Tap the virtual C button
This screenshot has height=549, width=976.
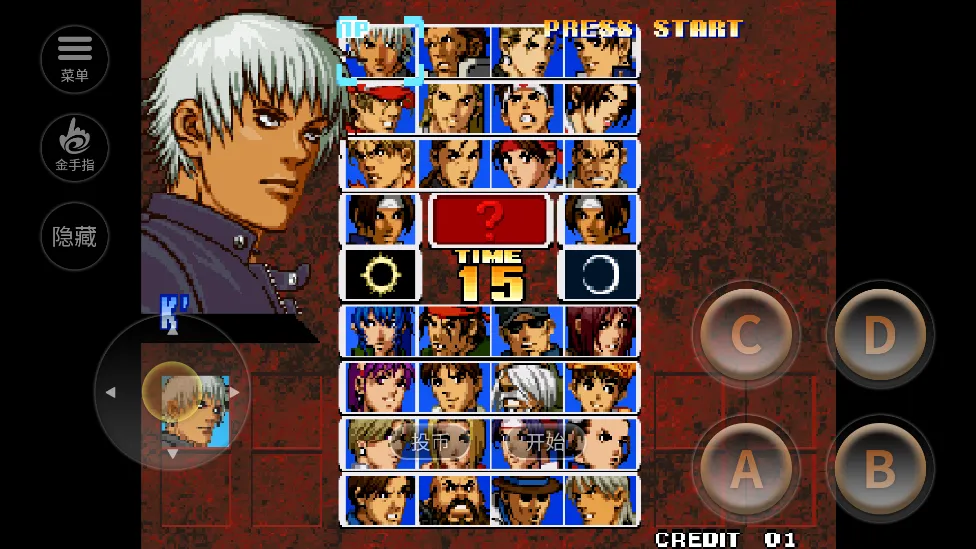[x=746, y=335]
